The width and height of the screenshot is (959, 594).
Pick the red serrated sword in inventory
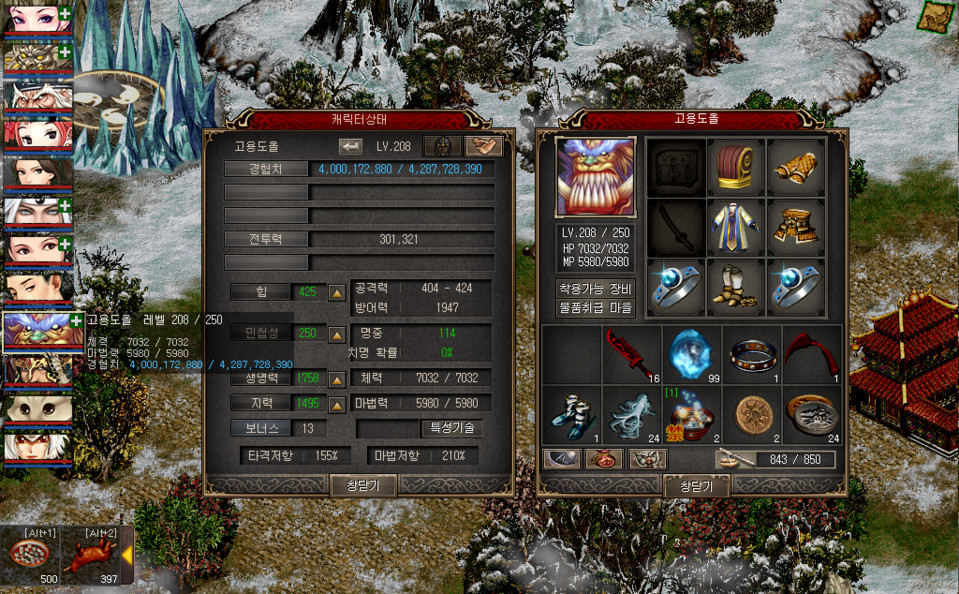pyautogui.click(x=632, y=355)
